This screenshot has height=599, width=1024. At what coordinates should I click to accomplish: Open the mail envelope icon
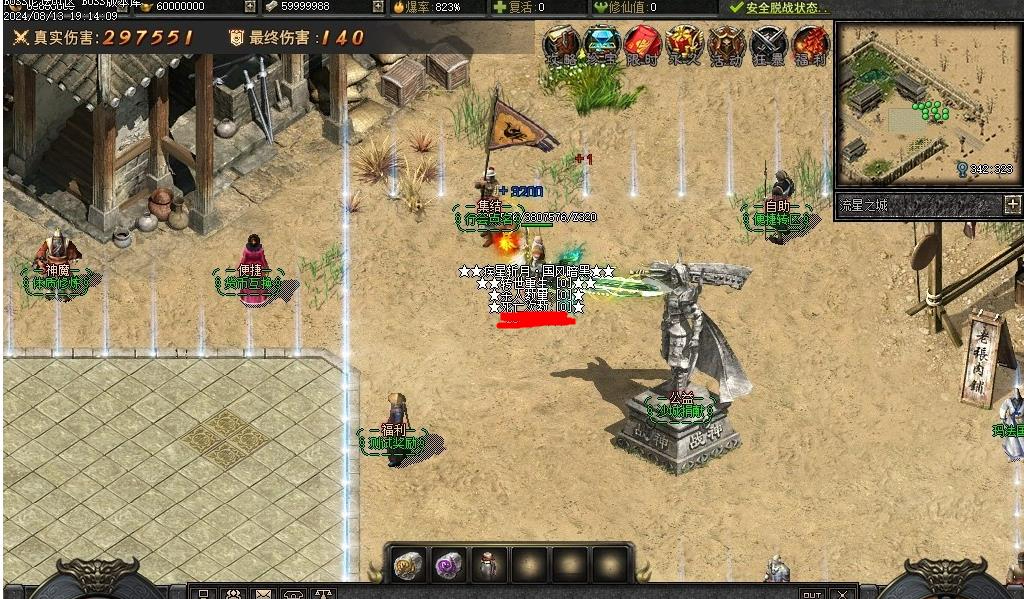(x=263, y=594)
